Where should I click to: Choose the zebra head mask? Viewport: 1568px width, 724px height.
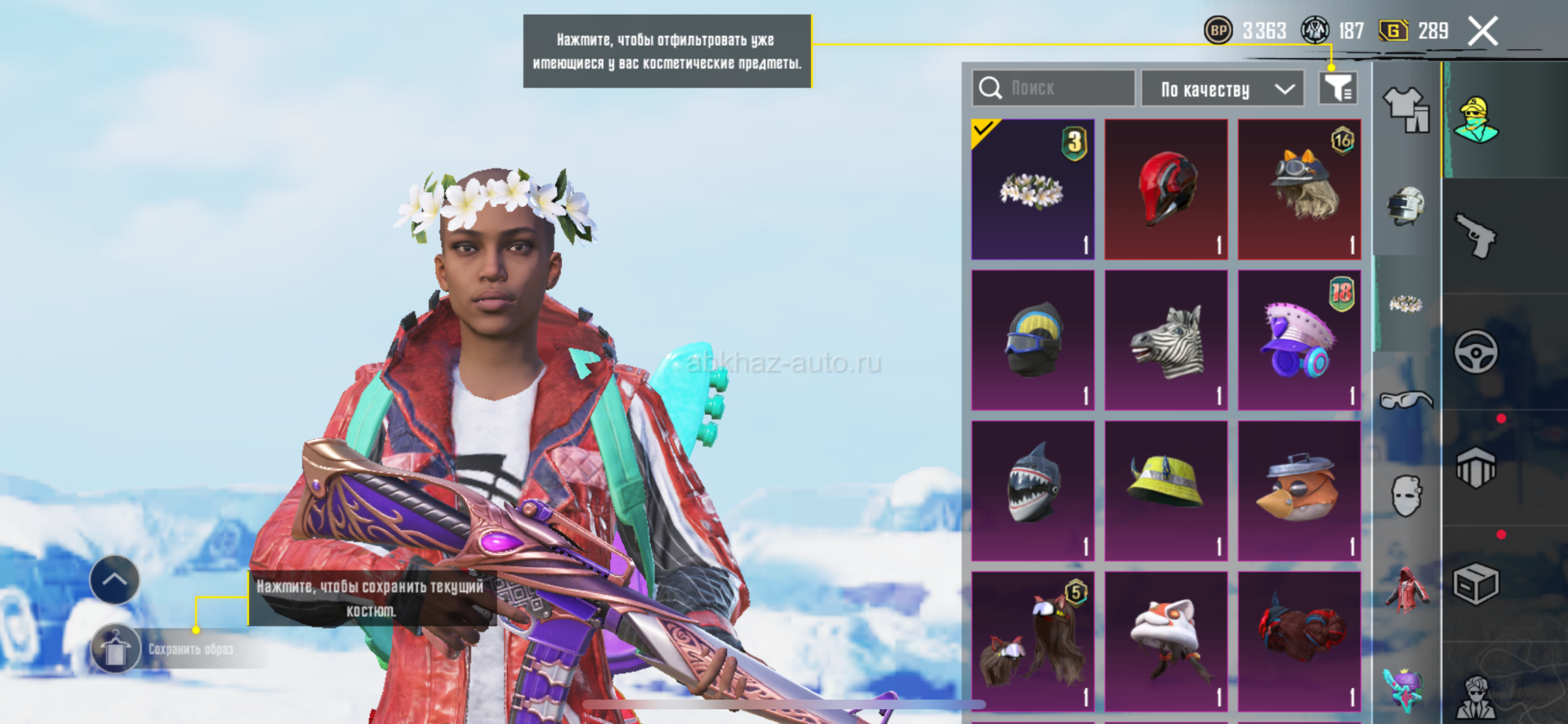tap(1166, 341)
